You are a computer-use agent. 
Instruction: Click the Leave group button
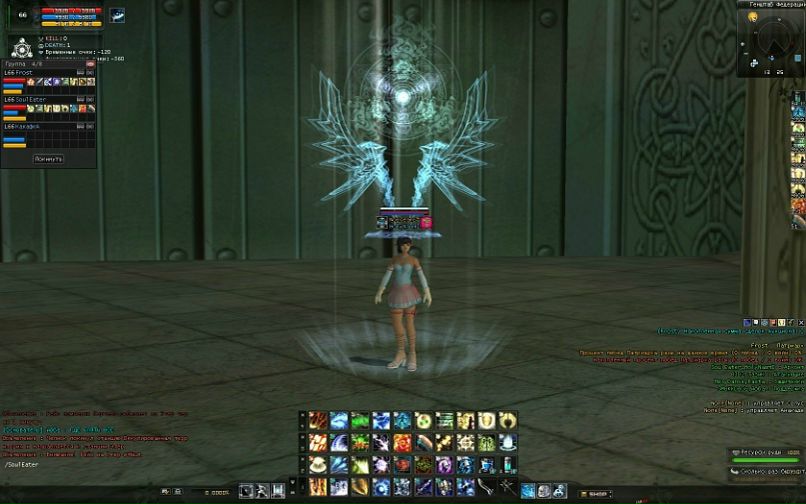[48, 158]
